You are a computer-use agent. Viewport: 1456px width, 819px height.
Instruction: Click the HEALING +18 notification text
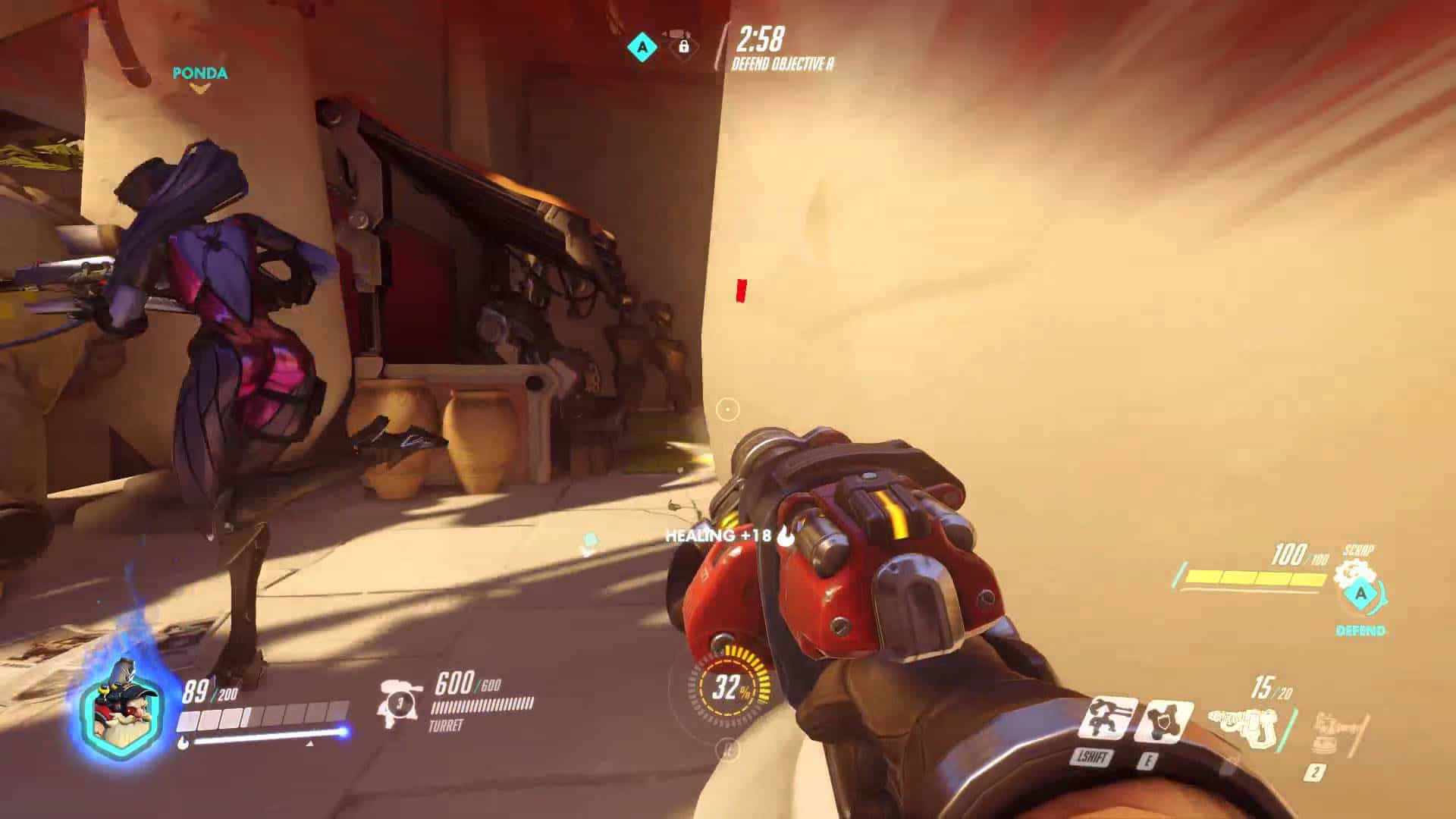(717, 536)
